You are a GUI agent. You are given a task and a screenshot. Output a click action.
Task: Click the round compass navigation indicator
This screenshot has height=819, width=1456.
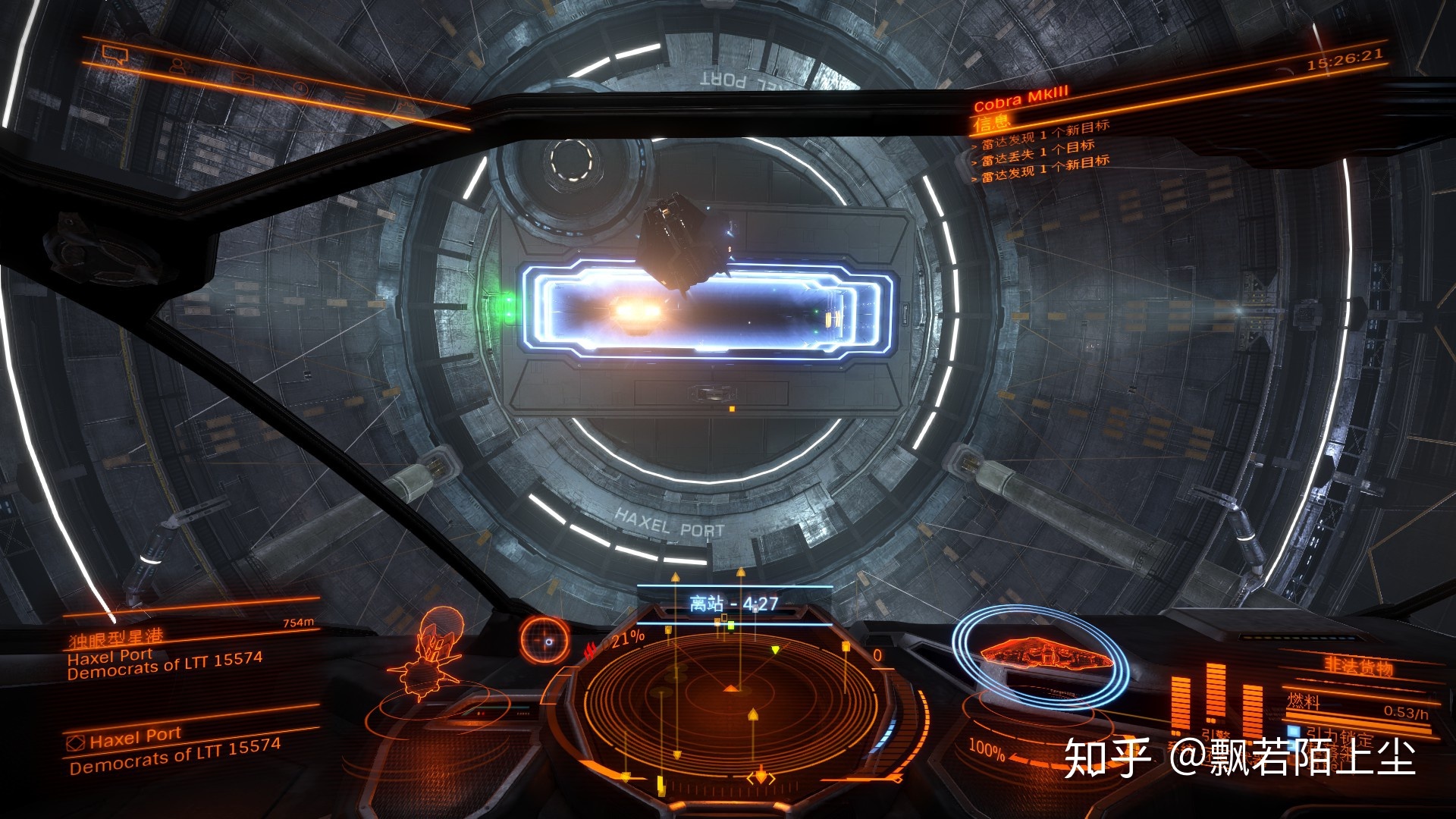(544, 639)
